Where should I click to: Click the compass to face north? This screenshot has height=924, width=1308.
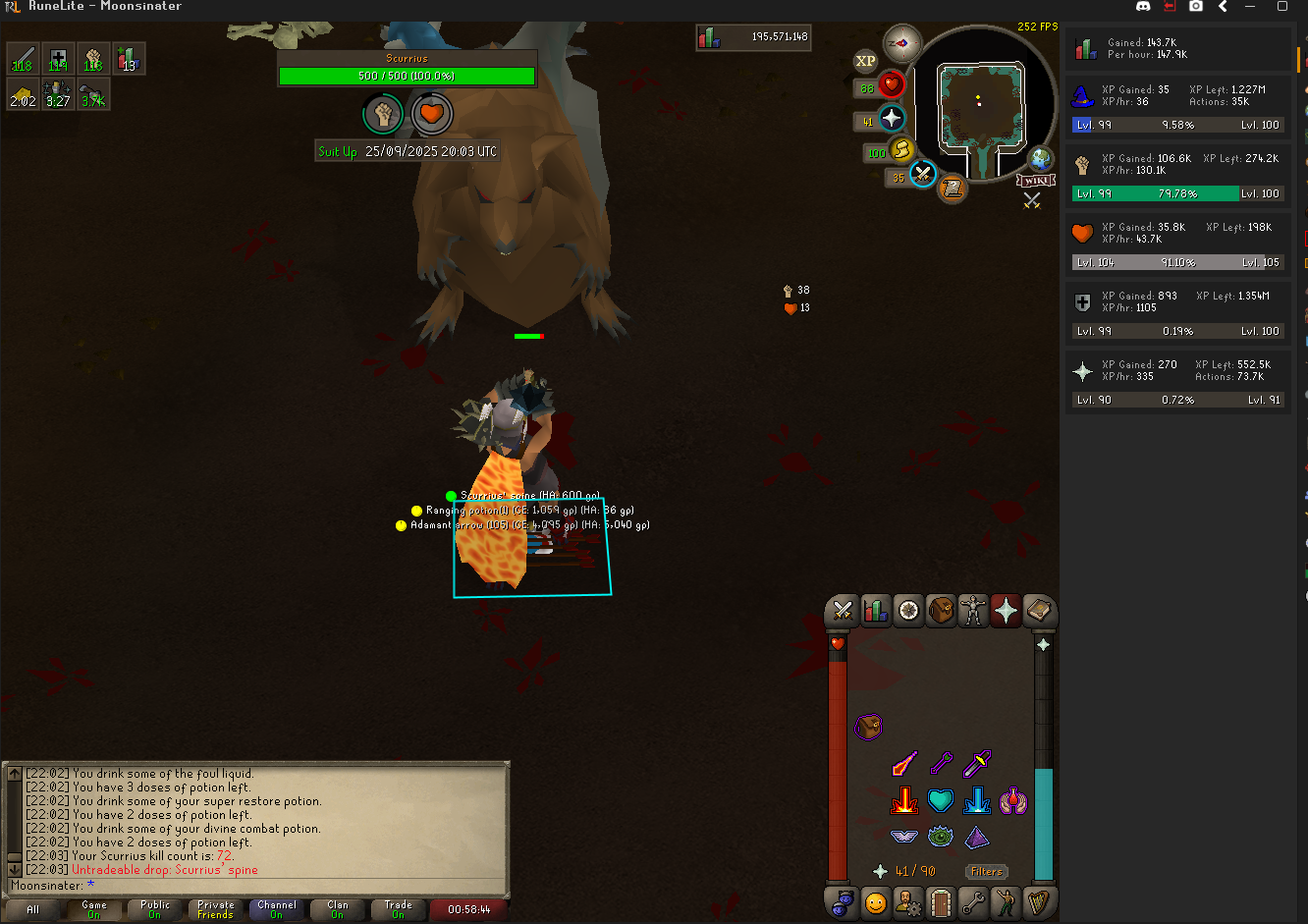[901, 43]
